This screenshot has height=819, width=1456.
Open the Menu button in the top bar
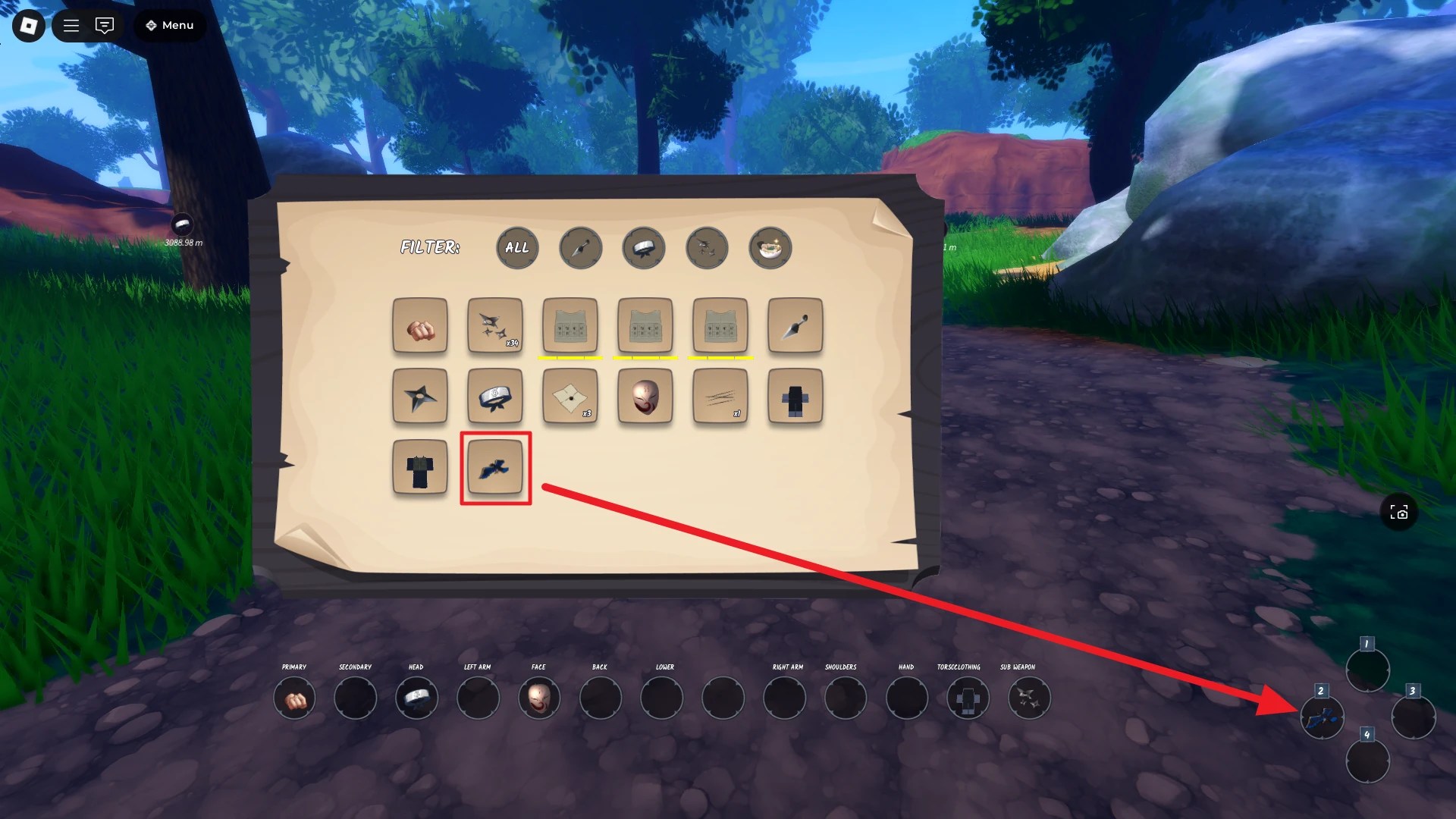(169, 25)
